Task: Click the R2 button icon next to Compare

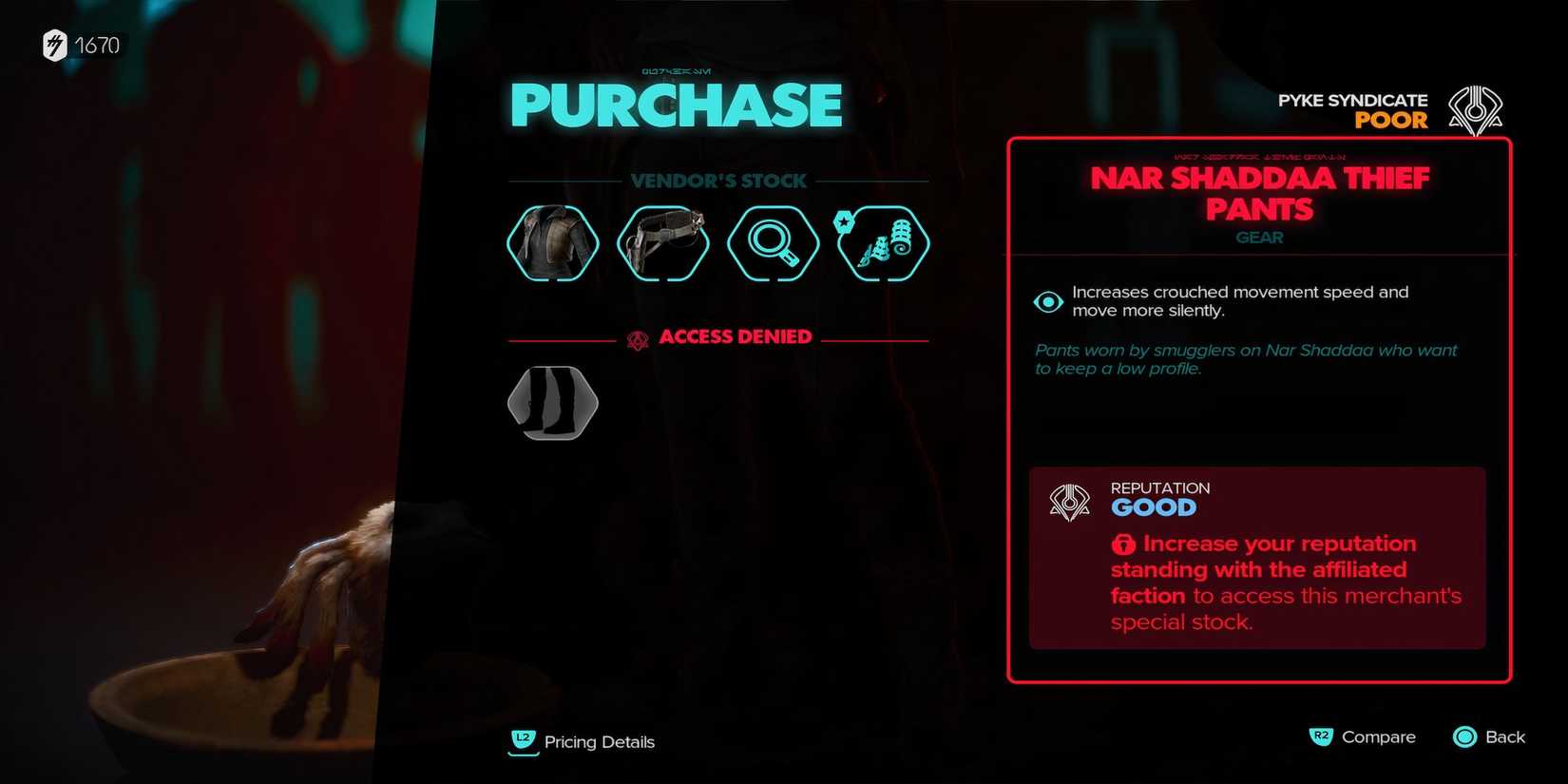Action: click(1322, 736)
